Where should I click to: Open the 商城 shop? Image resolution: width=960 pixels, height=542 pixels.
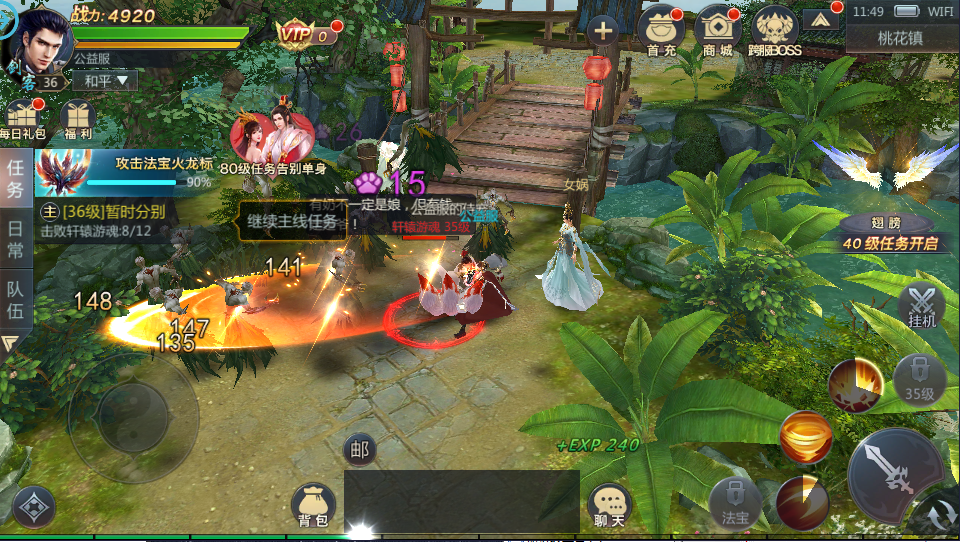coord(717,31)
